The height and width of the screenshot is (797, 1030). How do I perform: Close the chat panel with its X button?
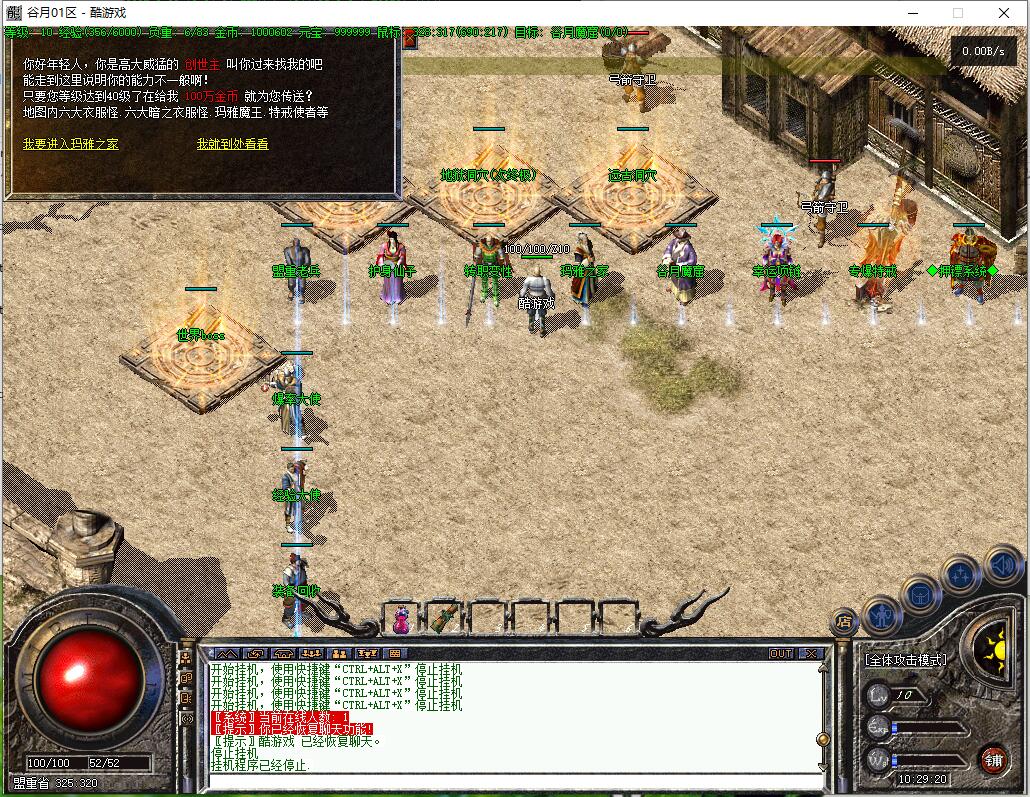pyautogui.click(x=811, y=653)
